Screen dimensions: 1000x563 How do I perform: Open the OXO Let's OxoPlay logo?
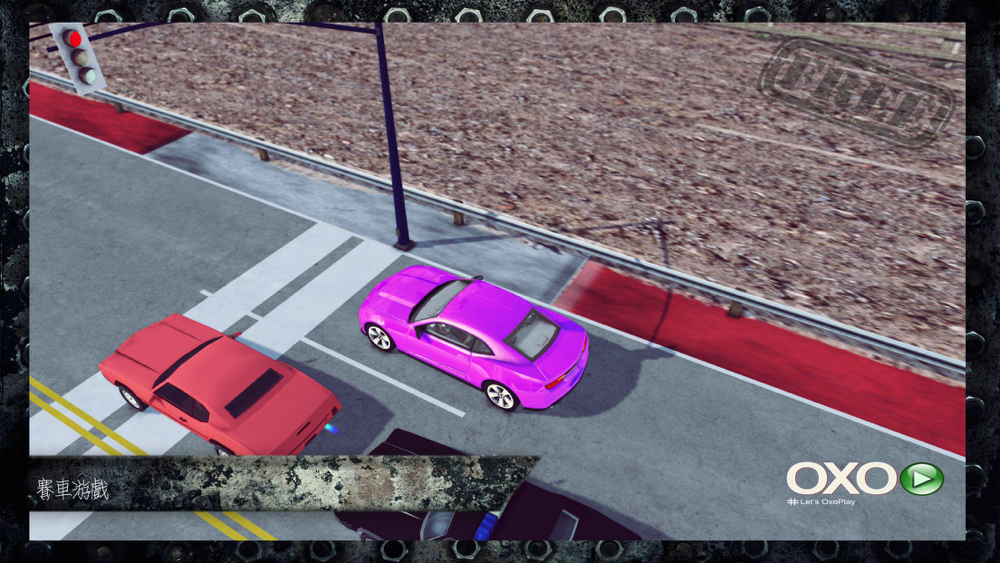[841, 480]
